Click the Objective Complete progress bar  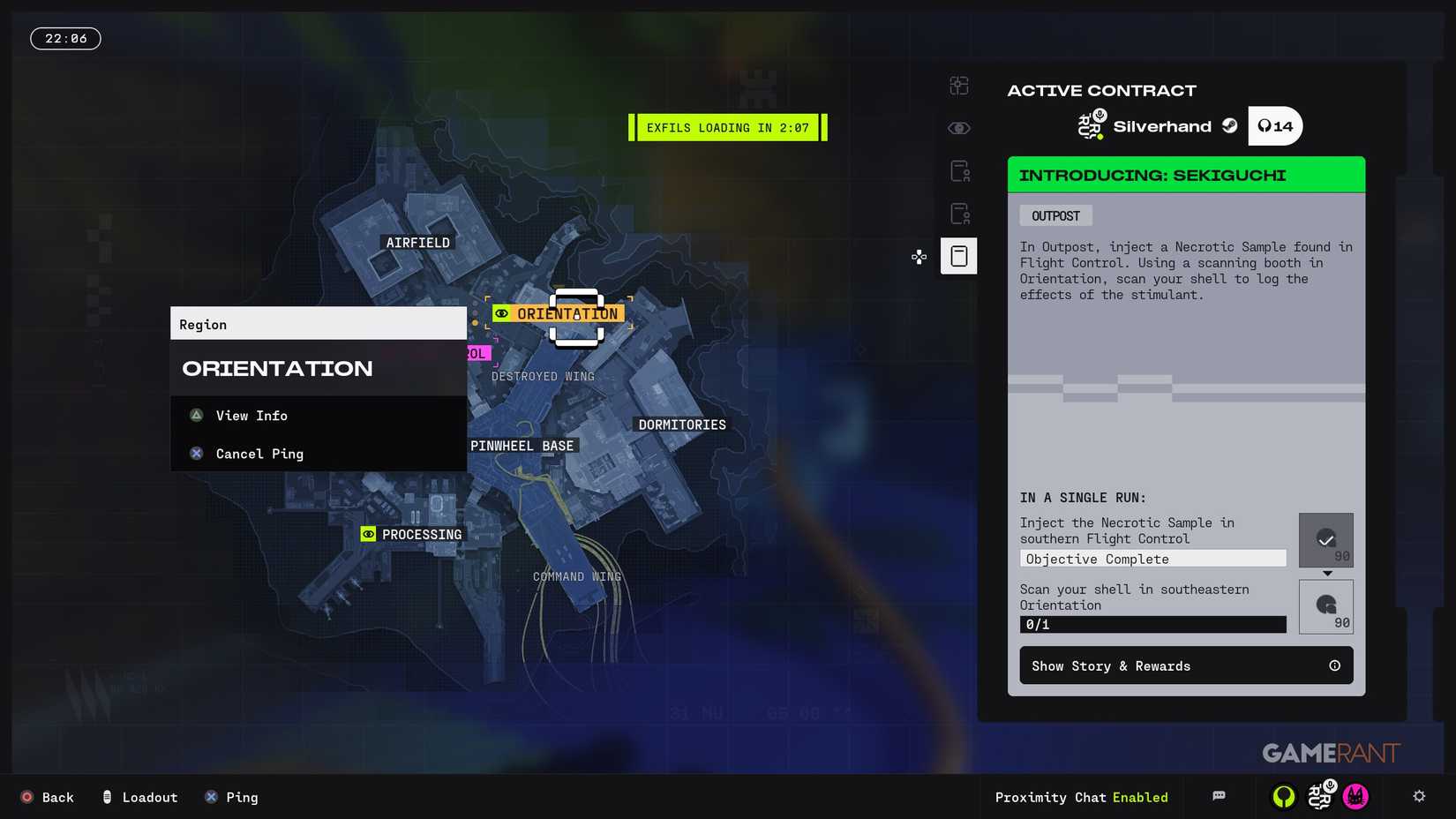coord(1152,558)
